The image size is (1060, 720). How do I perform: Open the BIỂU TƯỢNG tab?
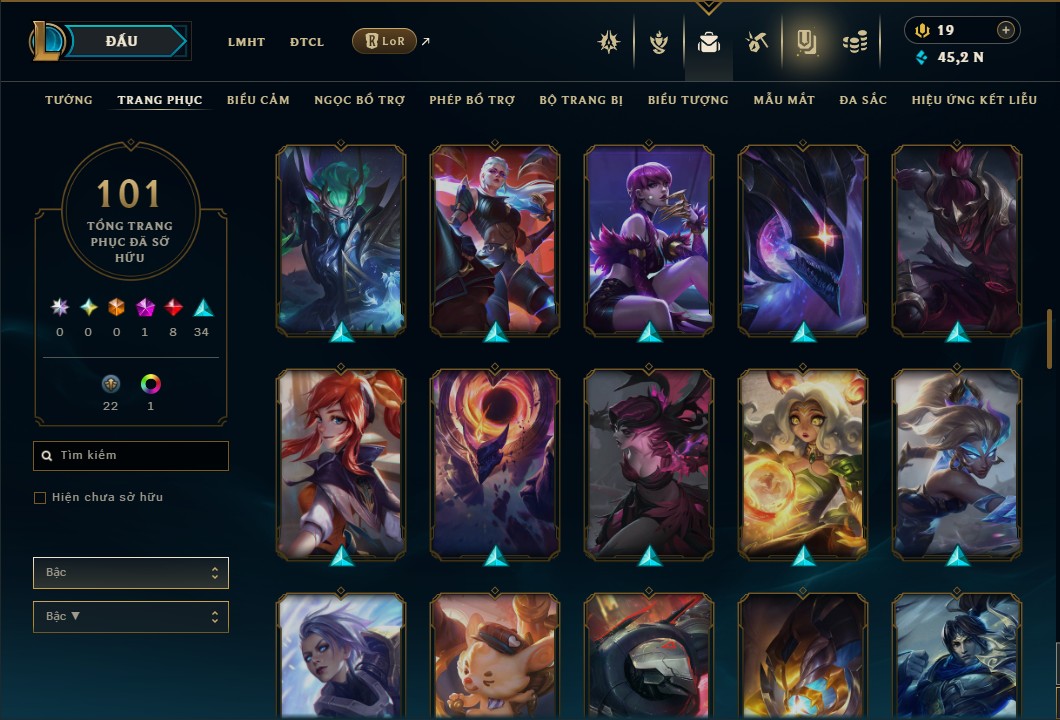point(688,100)
